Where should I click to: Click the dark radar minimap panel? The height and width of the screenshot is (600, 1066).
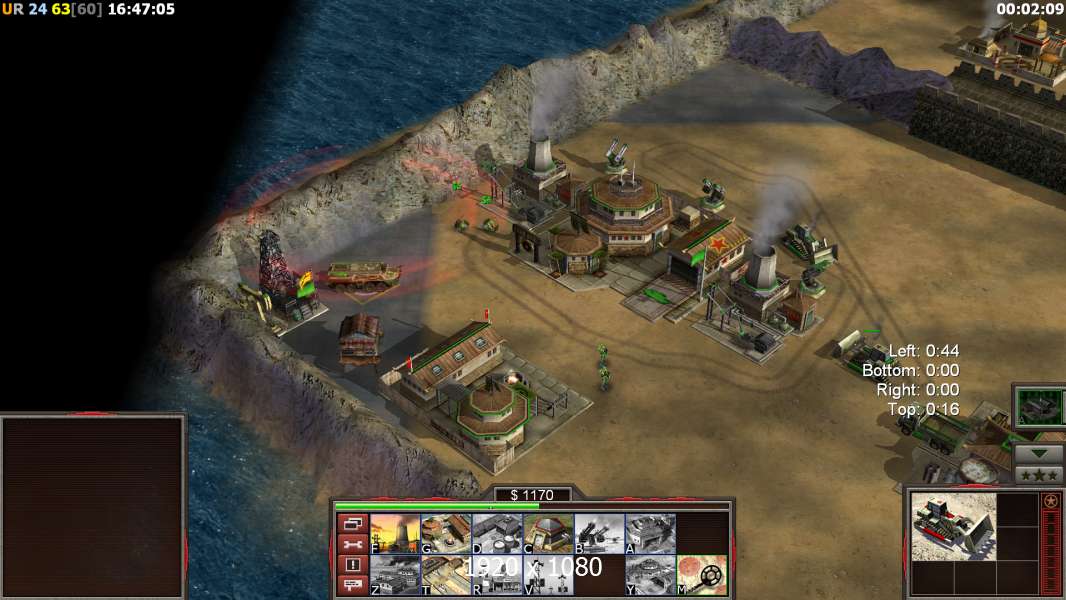93,507
